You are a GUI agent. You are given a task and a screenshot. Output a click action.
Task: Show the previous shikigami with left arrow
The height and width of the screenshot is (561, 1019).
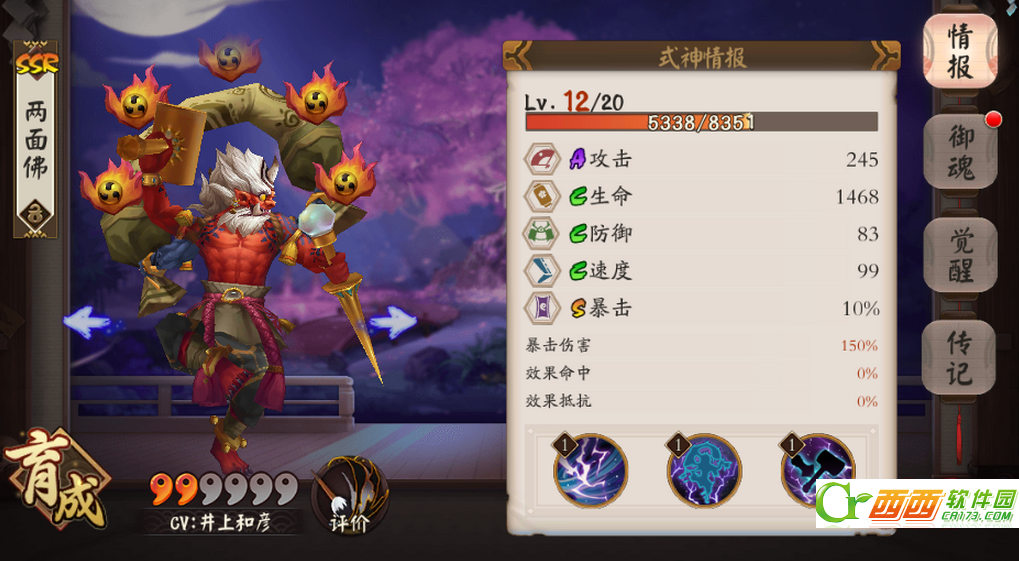tap(87, 322)
